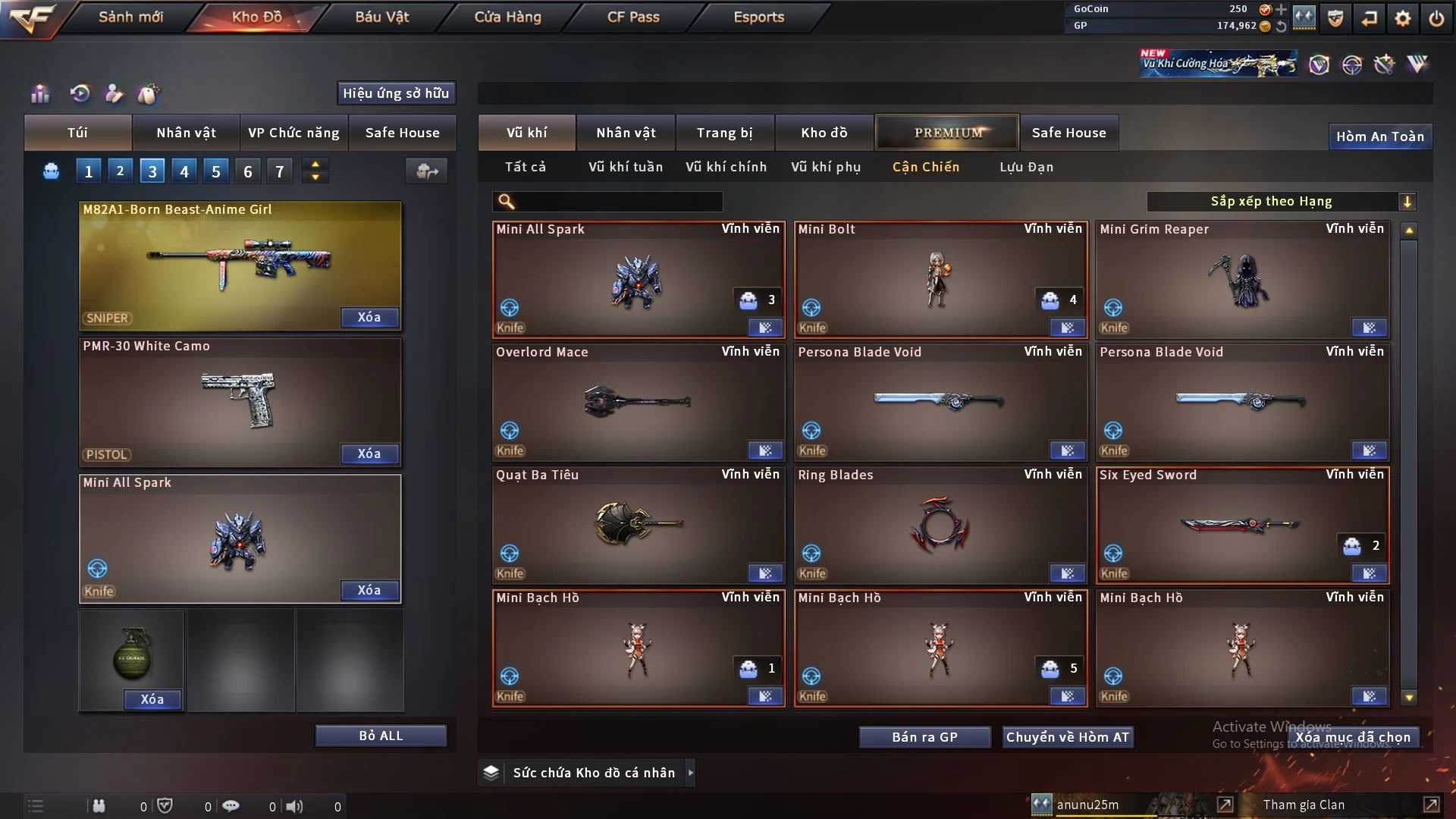Switch to the PREMIUM inventory tab
The width and height of the screenshot is (1456, 819).
pyautogui.click(x=948, y=133)
